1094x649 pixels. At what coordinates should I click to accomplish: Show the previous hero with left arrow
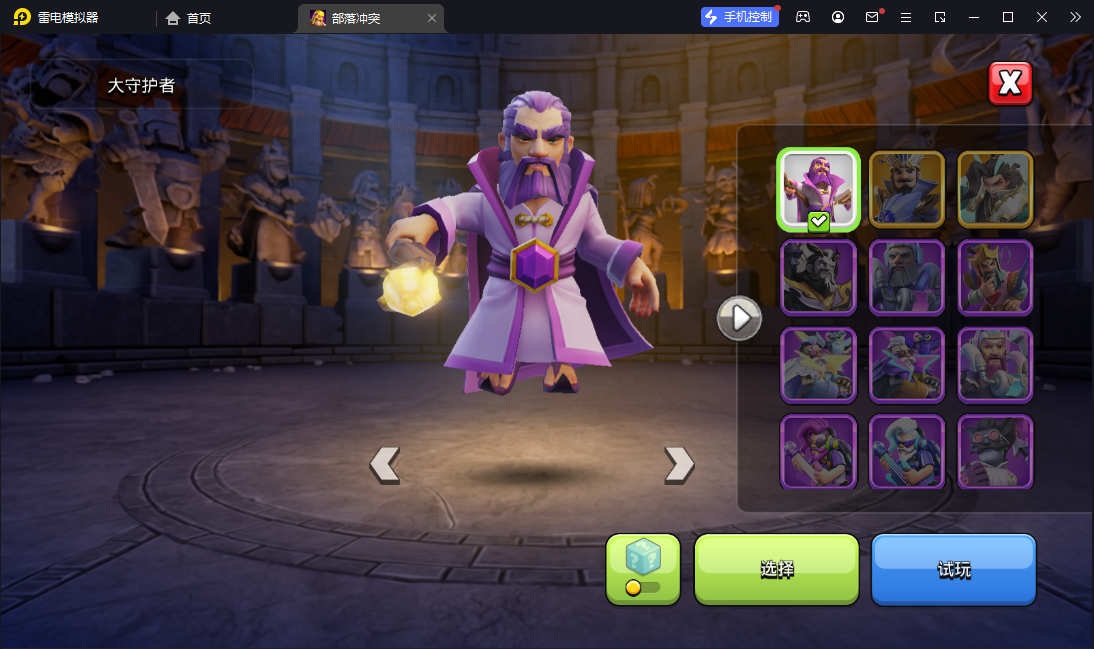point(385,464)
